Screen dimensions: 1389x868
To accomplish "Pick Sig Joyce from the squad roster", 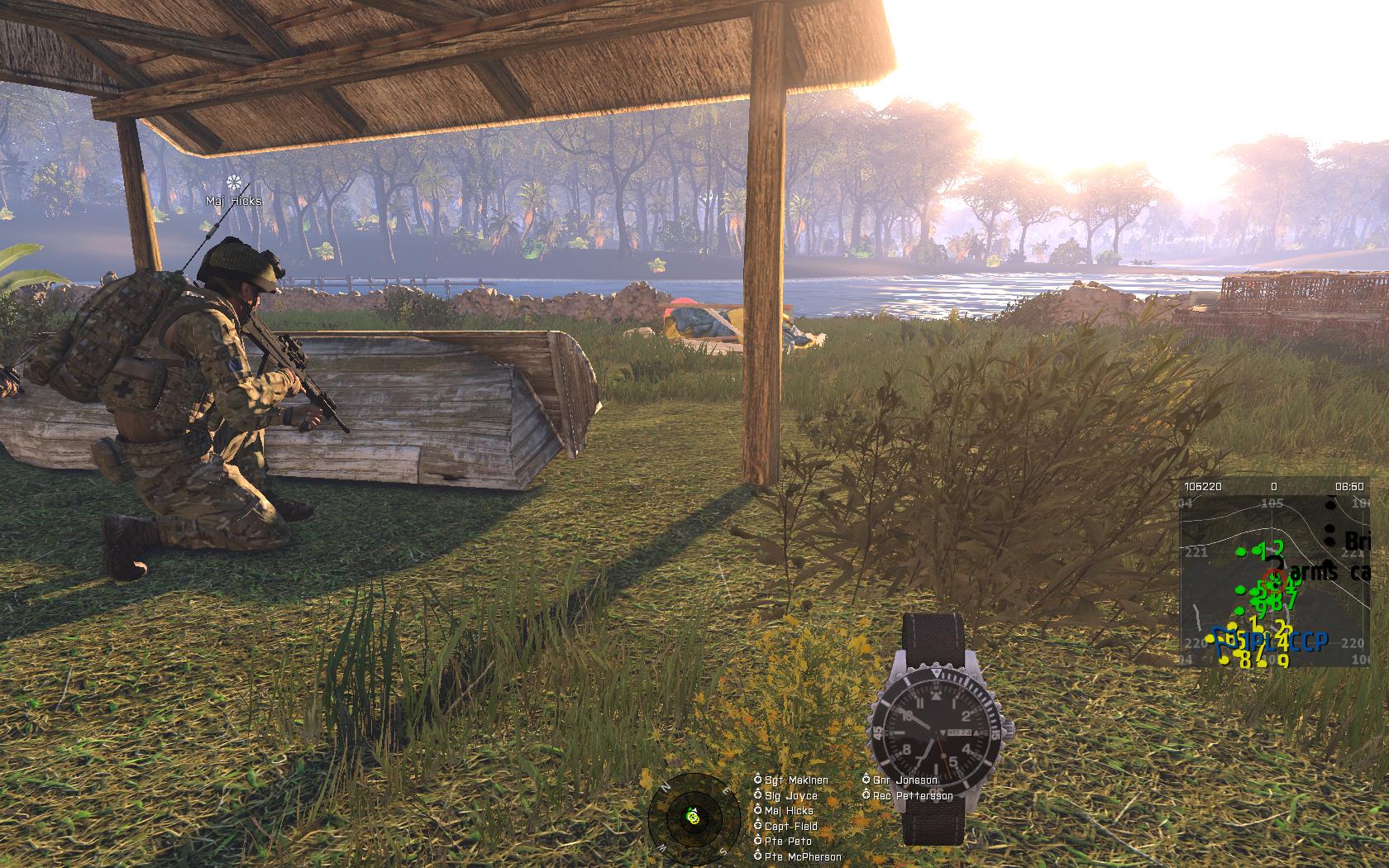I will point(790,795).
